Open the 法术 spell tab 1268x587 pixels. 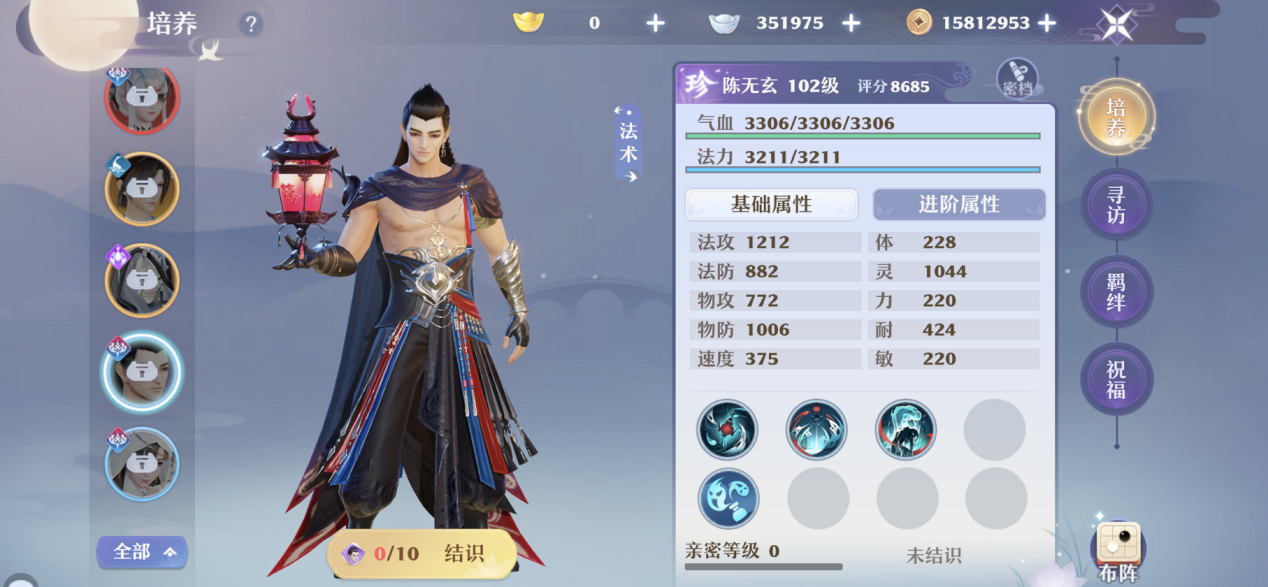coord(628,143)
